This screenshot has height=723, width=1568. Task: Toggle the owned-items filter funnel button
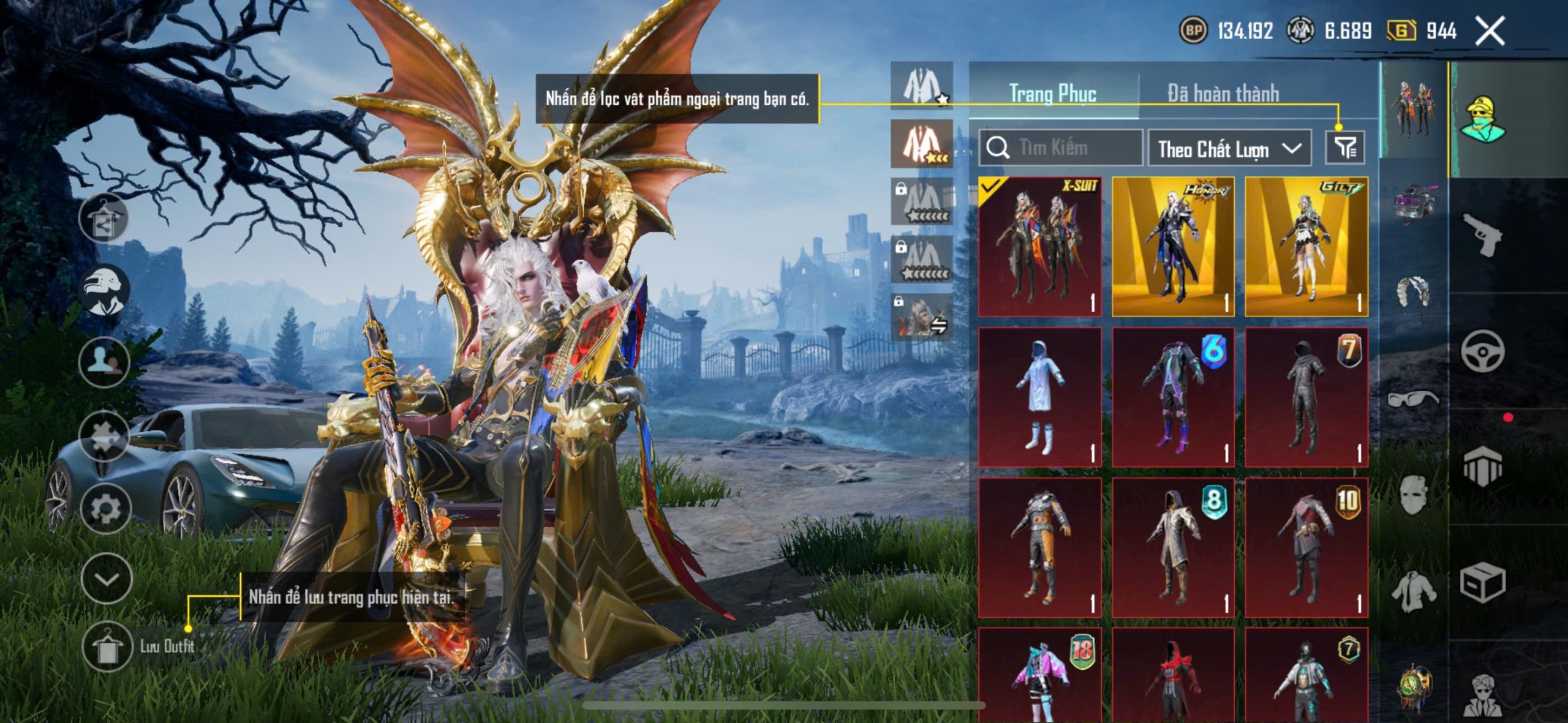coord(1345,148)
